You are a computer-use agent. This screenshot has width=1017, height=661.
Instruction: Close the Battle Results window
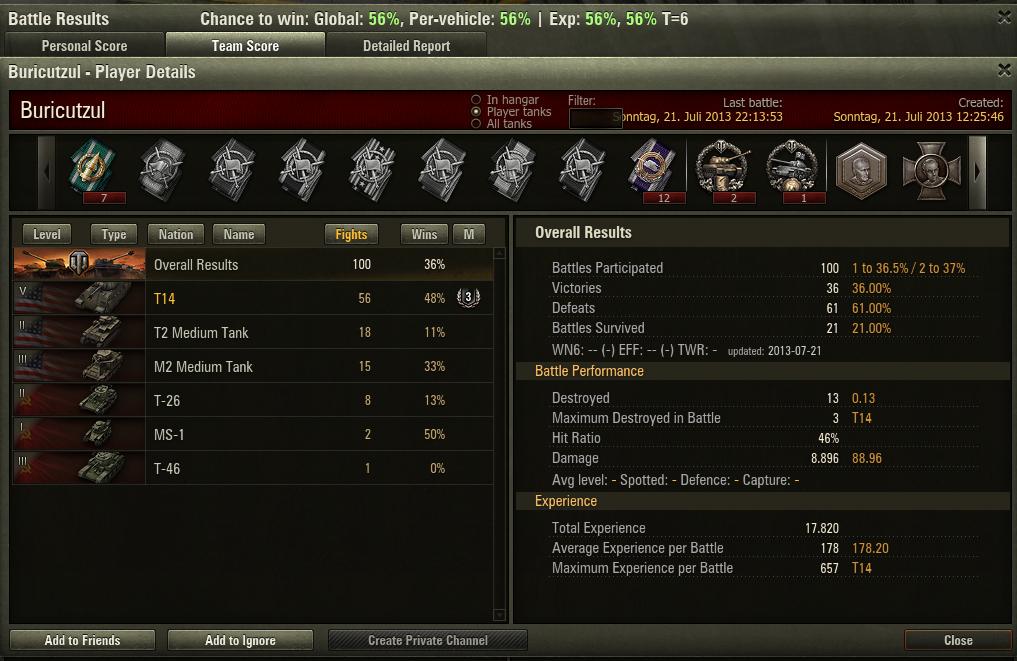pyautogui.click(x=1004, y=17)
